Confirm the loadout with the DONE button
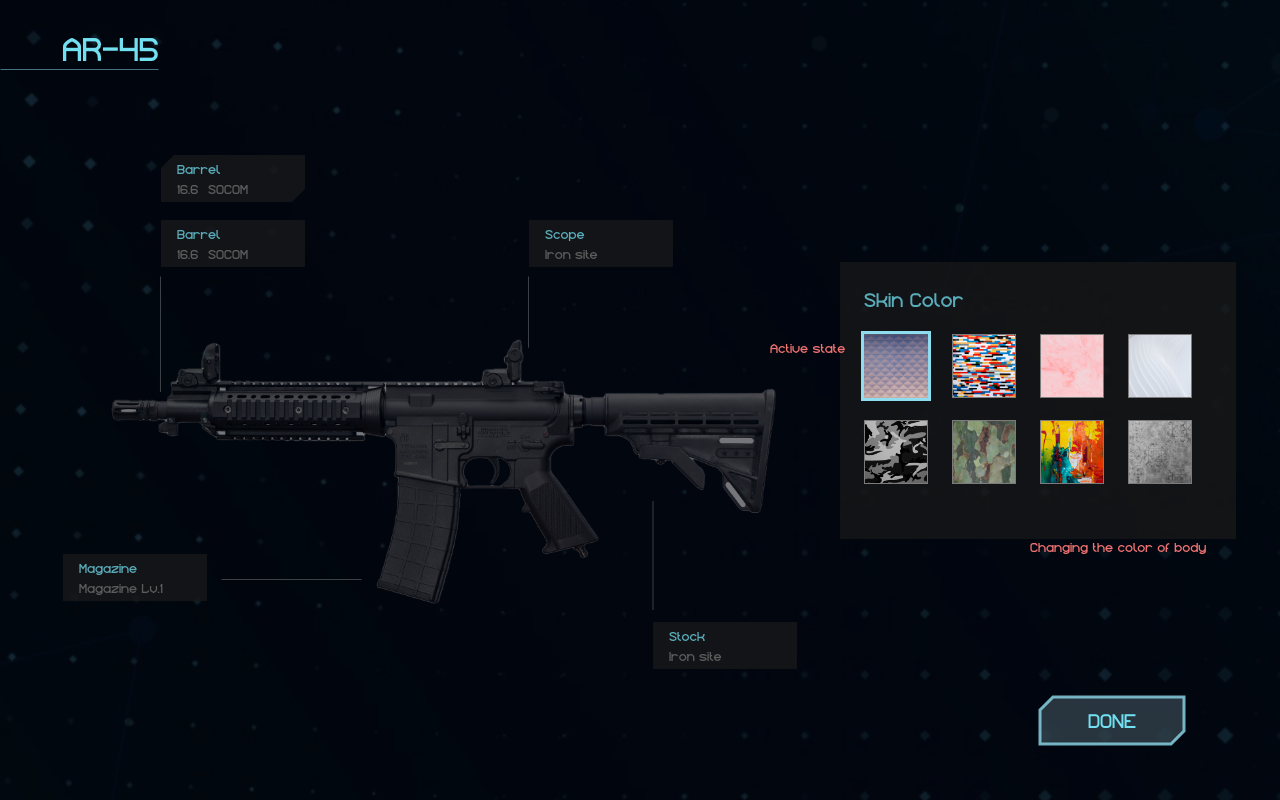Image resolution: width=1280 pixels, height=800 pixels. (x=1111, y=721)
